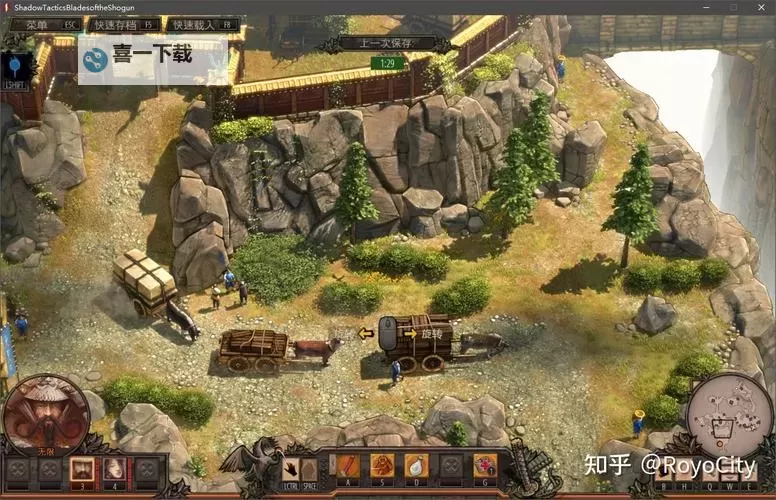Select the sake bottle ability
This screenshot has height=500, width=776.
click(416, 466)
